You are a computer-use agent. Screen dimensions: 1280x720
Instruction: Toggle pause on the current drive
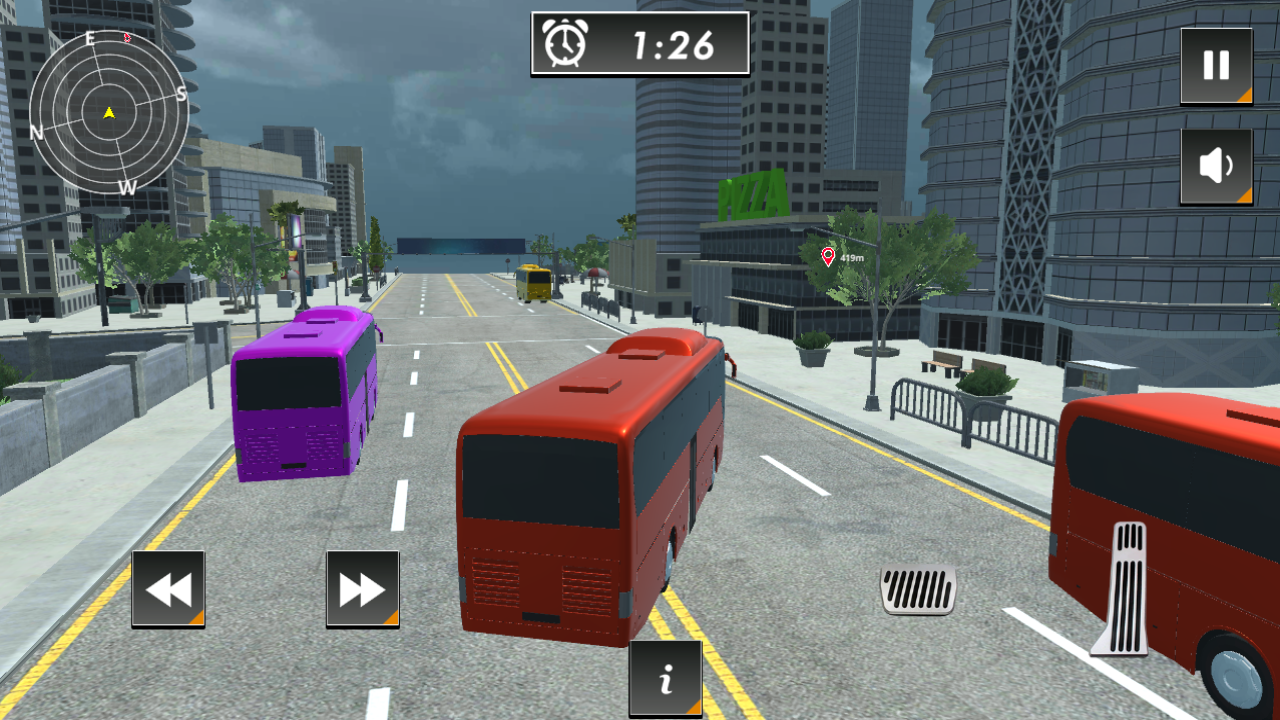point(1215,67)
